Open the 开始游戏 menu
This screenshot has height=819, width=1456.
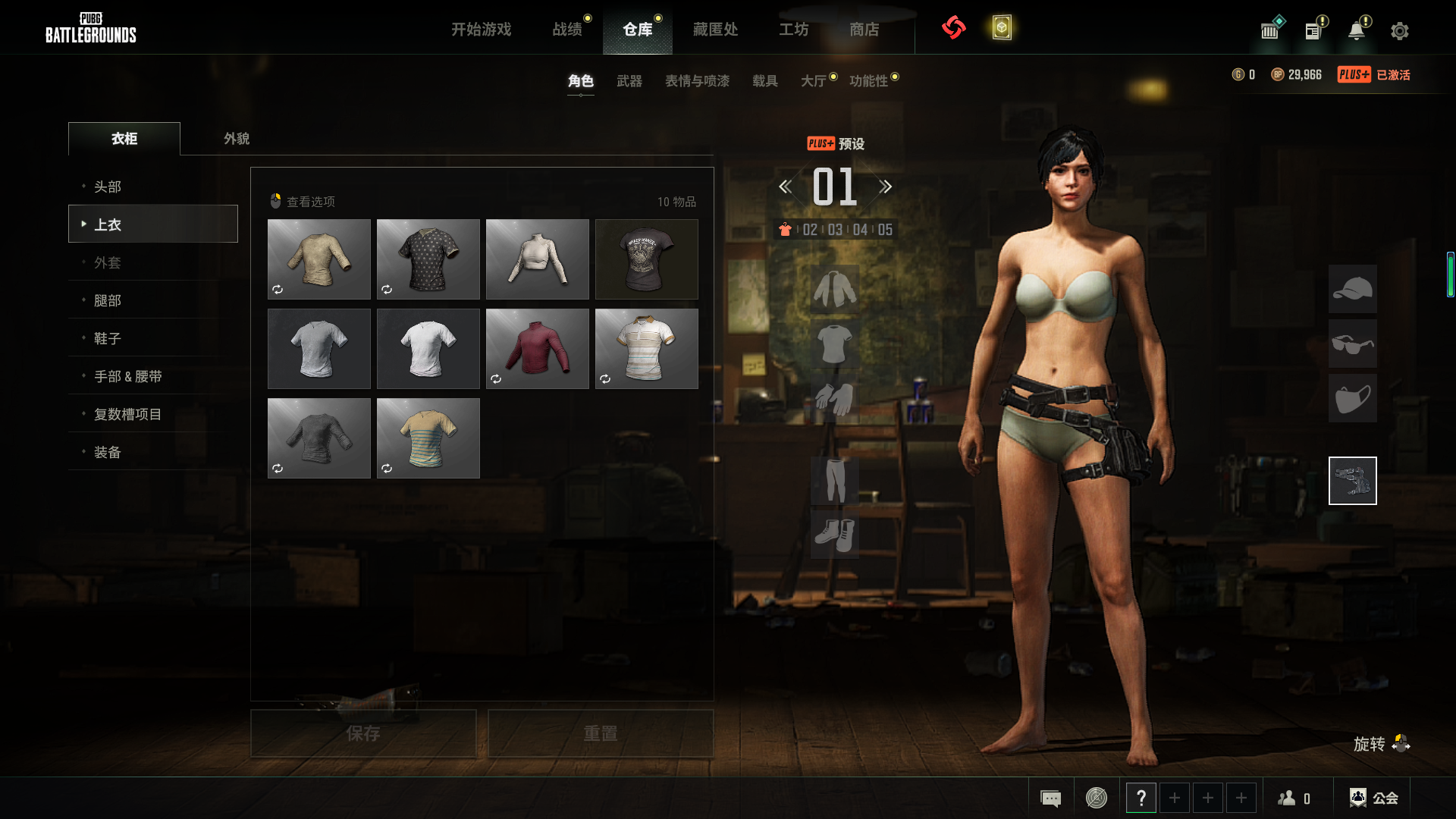481,30
